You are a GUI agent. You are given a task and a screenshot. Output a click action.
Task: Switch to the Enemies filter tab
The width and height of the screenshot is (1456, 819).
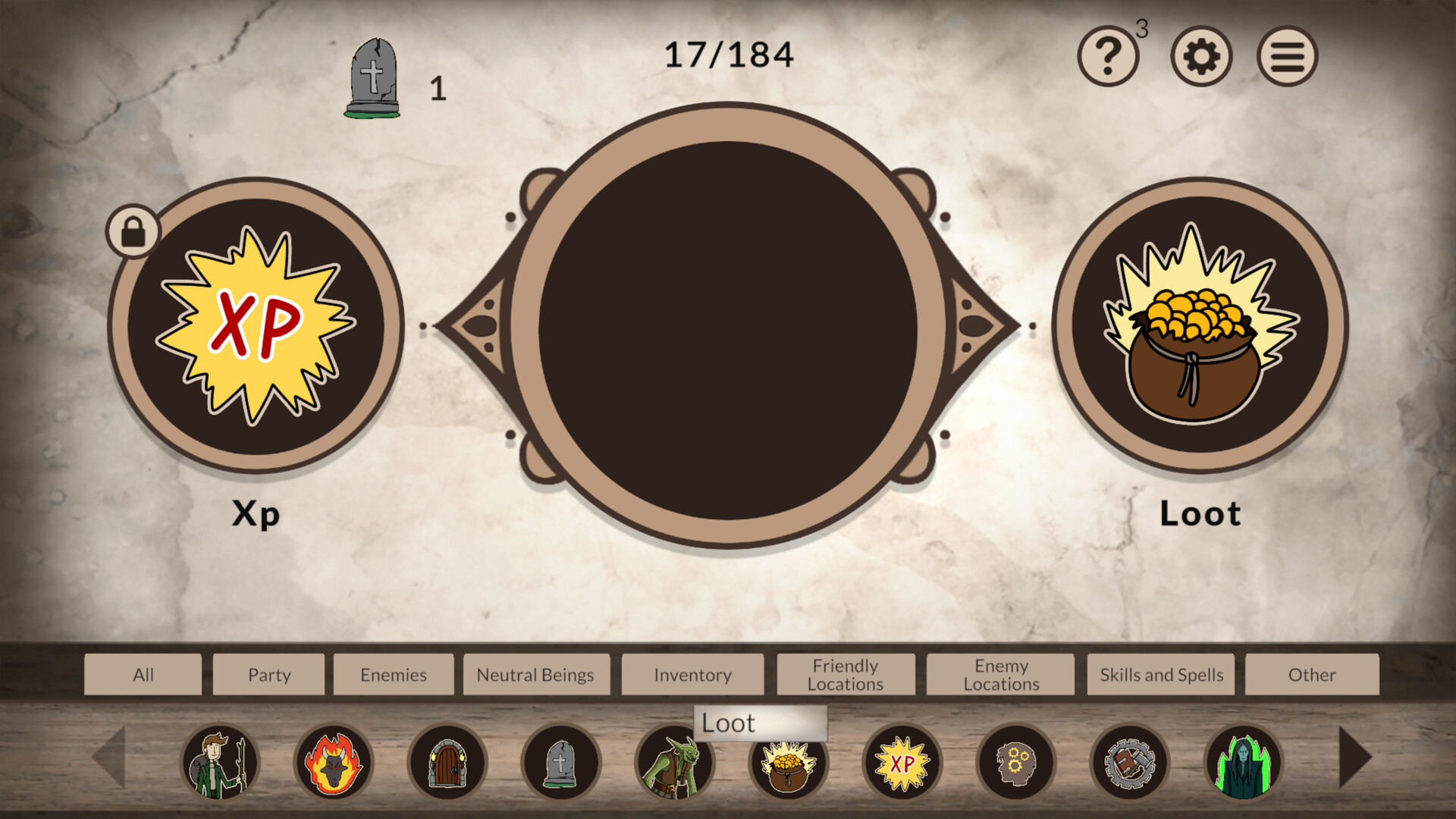click(x=394, y=674)
